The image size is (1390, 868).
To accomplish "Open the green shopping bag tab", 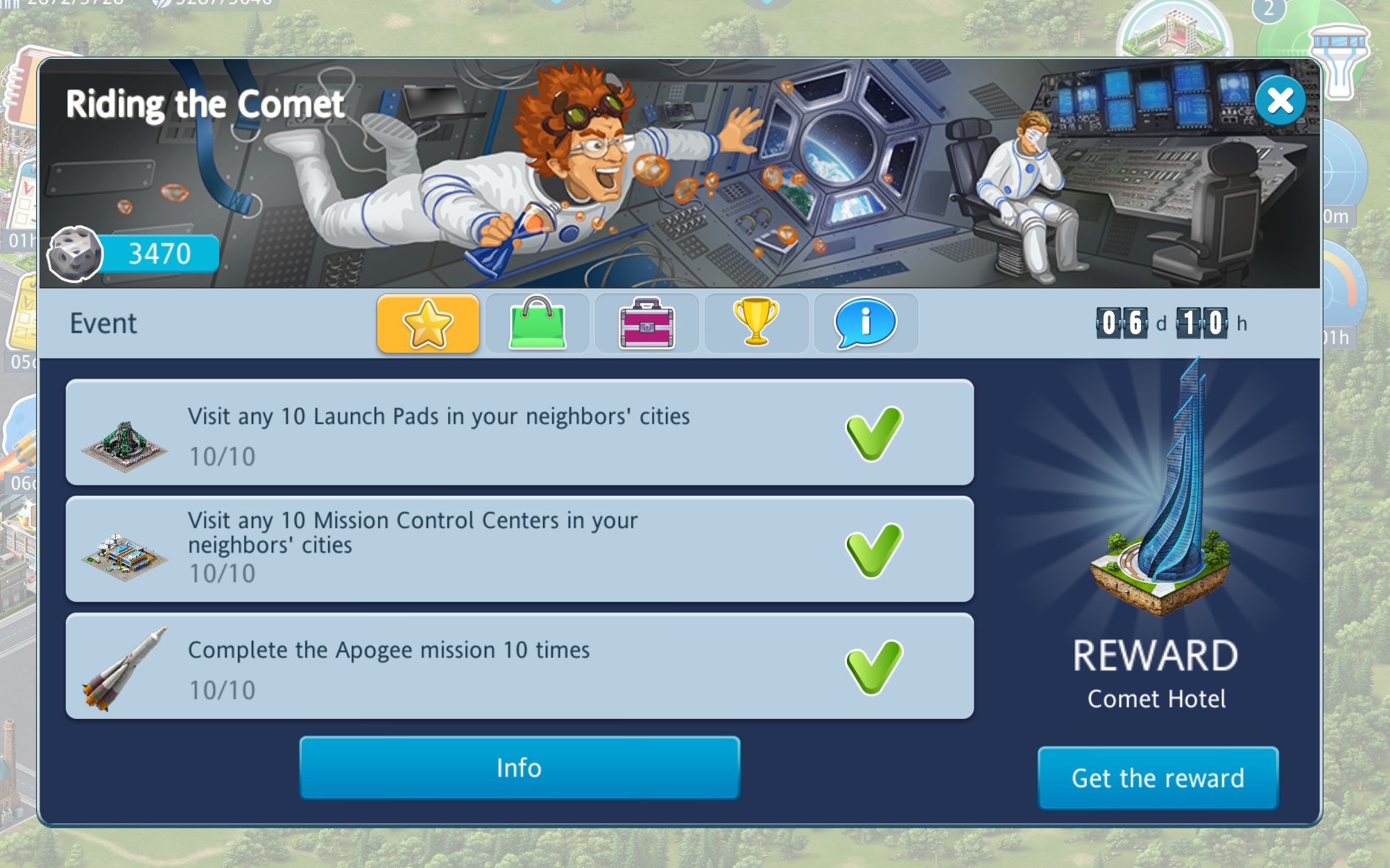I will click(538, 323).
